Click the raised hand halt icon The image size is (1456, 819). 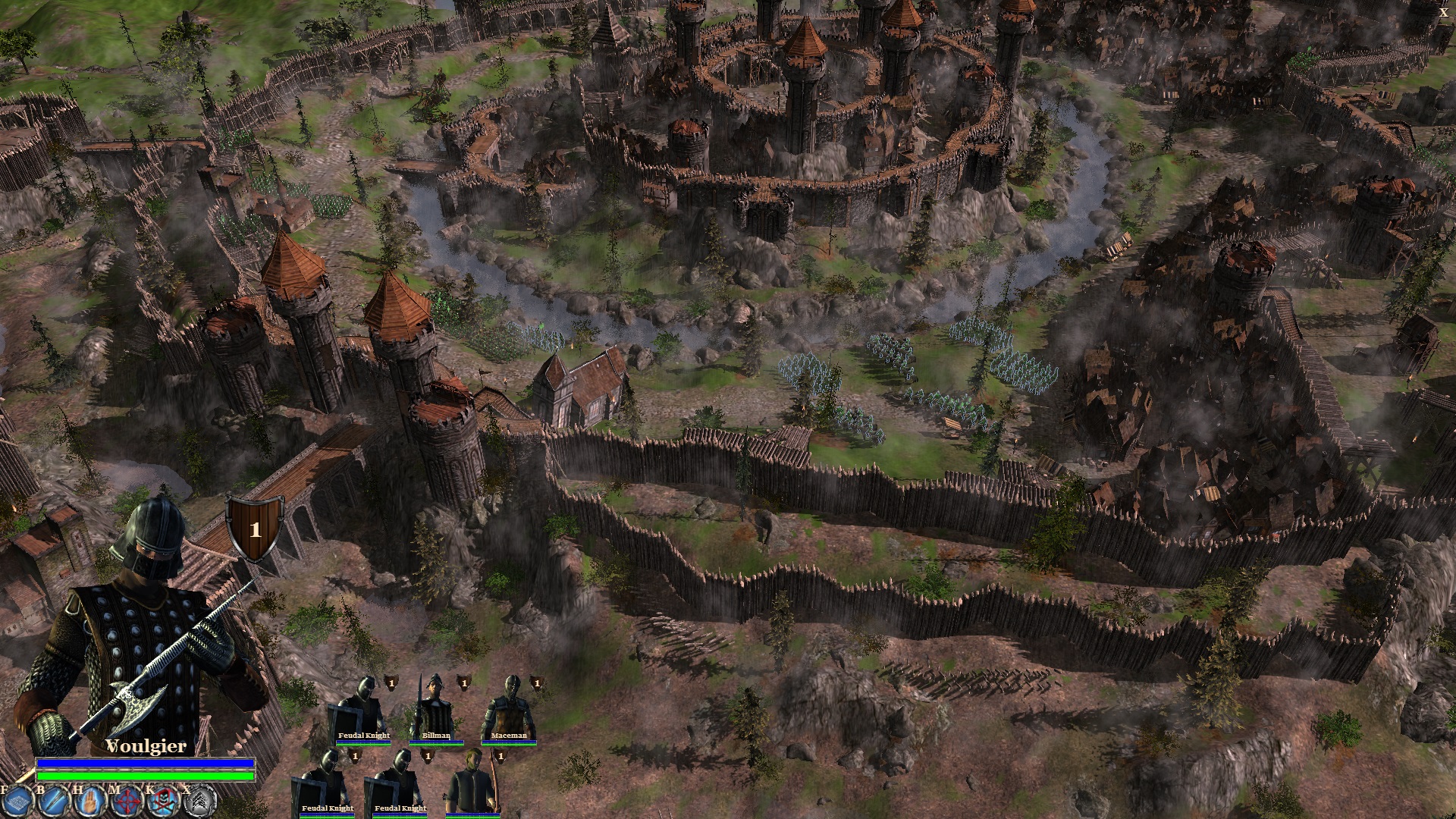90,801
